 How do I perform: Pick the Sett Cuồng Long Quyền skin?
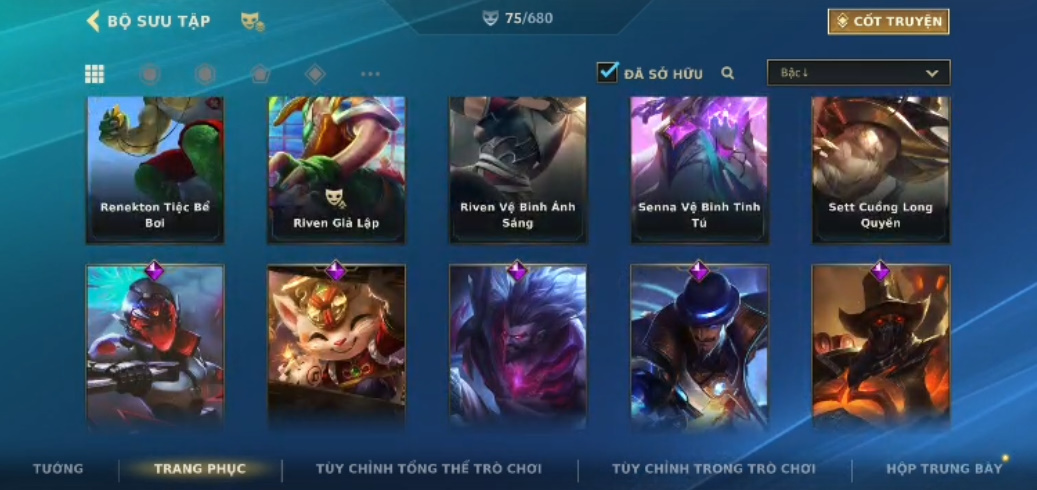pyautogui.click(x=880, y=169)
